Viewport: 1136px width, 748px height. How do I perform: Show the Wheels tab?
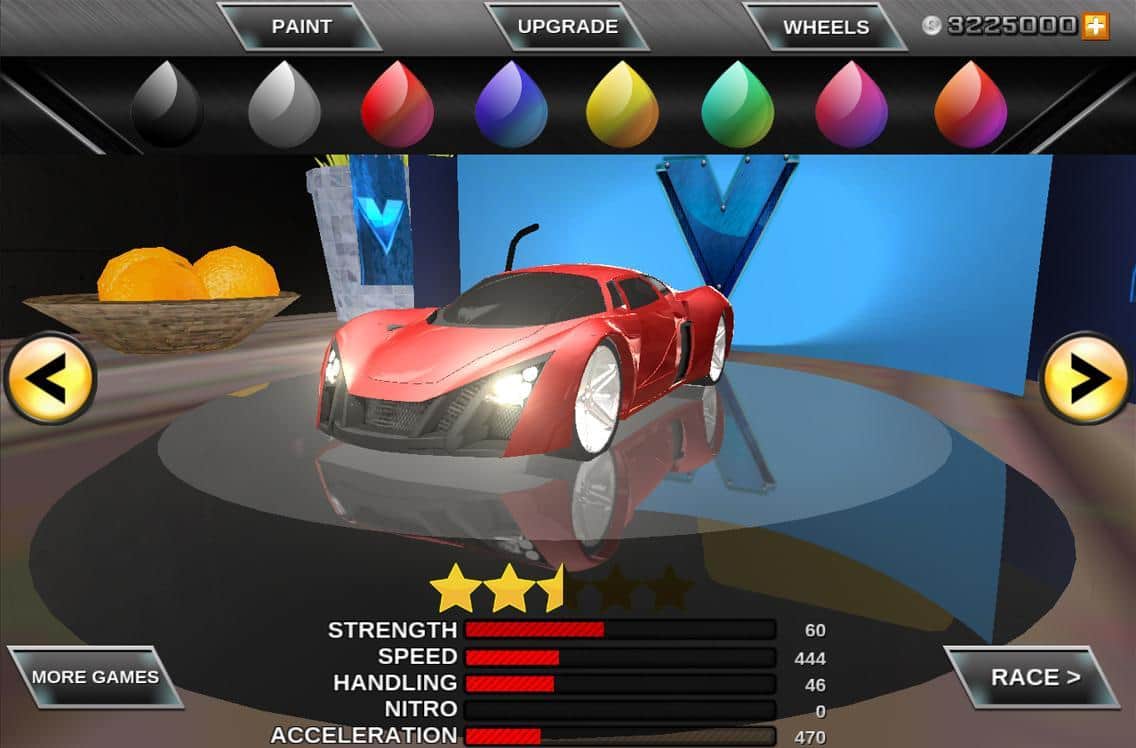pyautogui.click(x=825, y=27)
